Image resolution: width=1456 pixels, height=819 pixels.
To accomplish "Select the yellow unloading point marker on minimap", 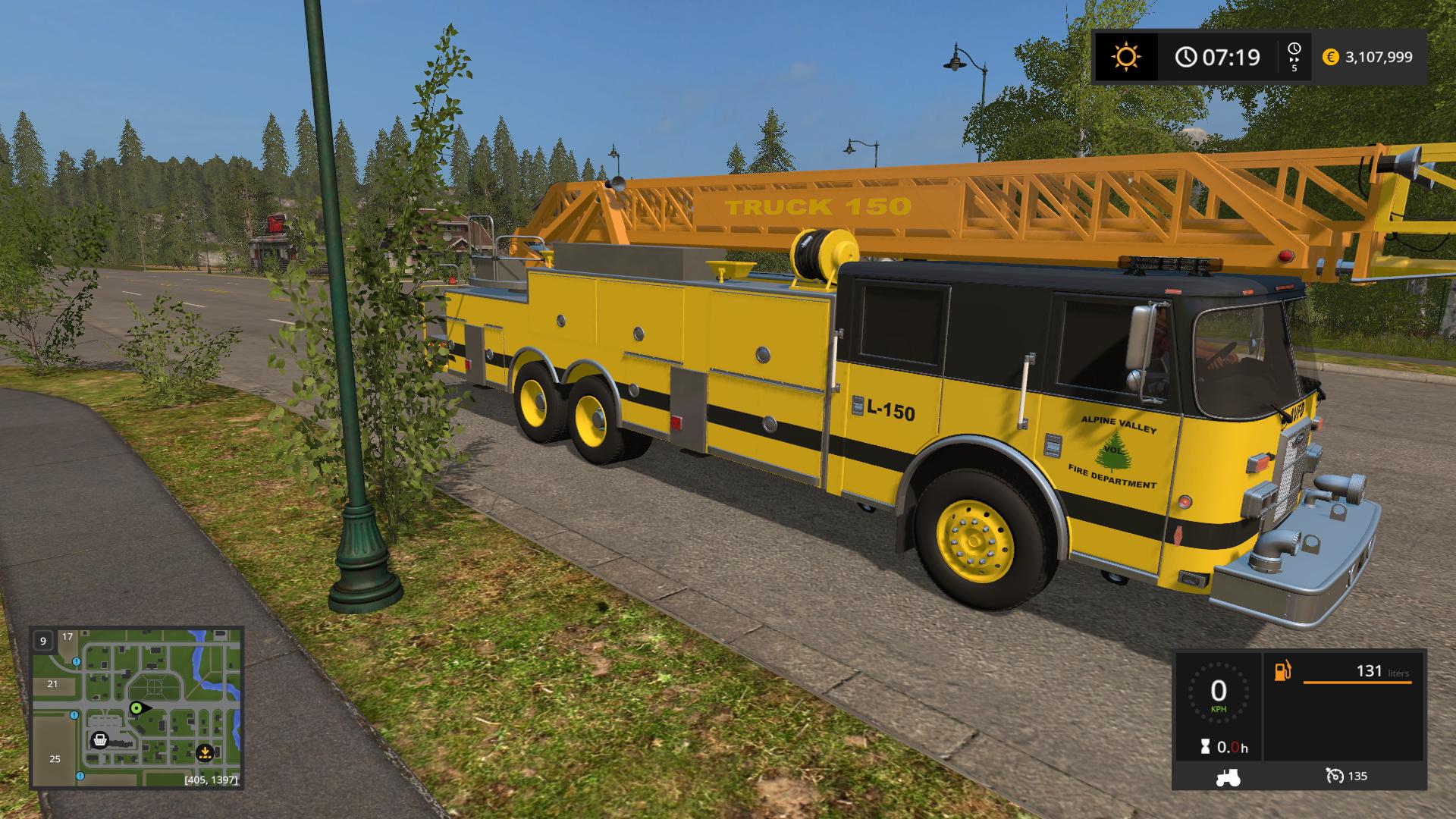I will coord(204,753).
